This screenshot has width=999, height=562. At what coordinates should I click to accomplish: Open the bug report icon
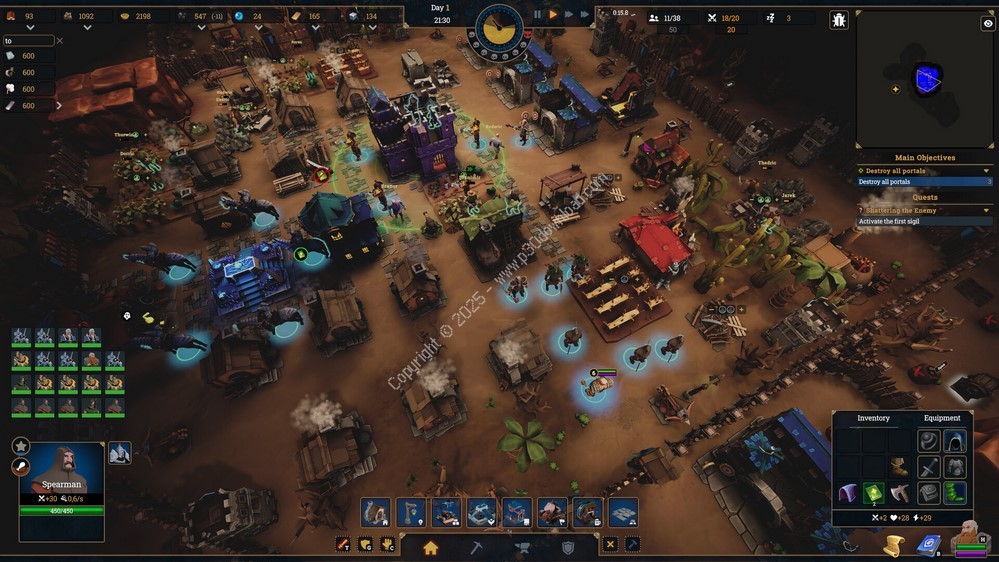(838, 19)
